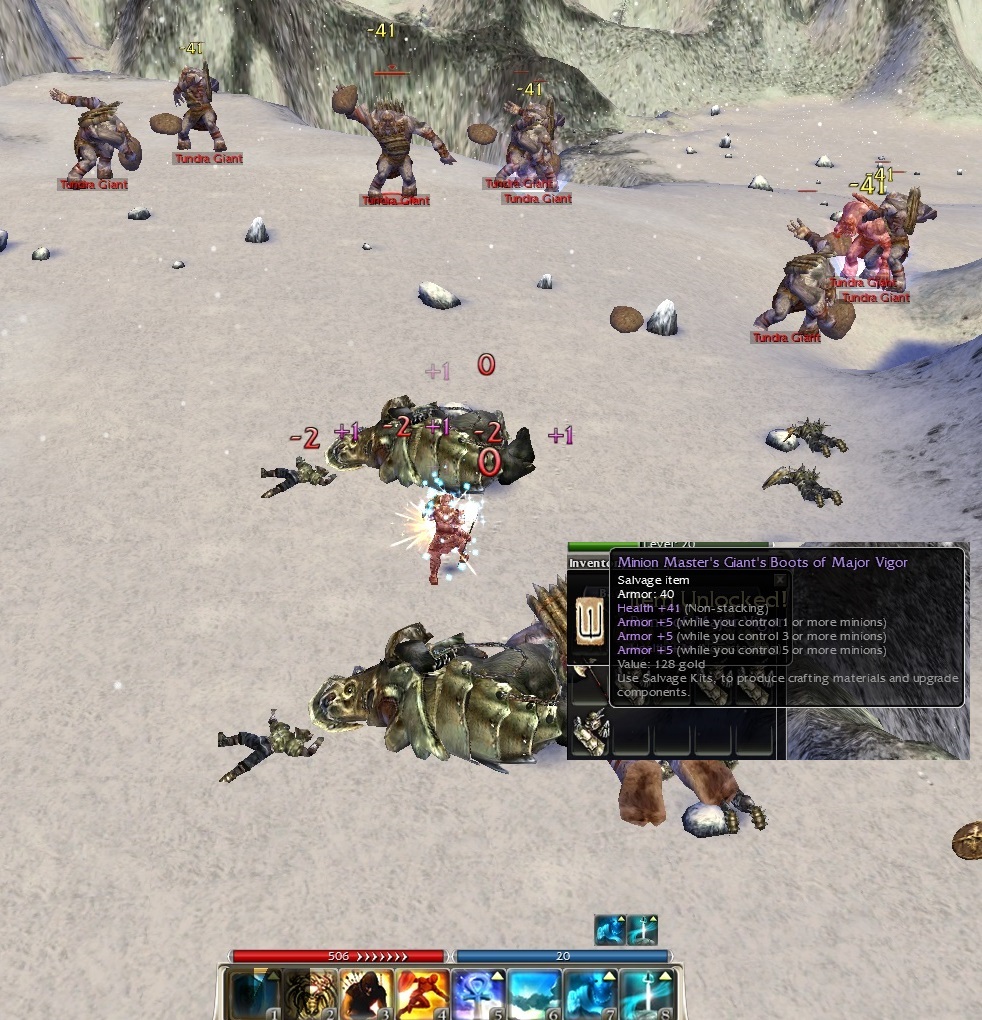982x1020 pixels.
Task: Use the icy landscape skill in slot 6
Action: point(533,994)
